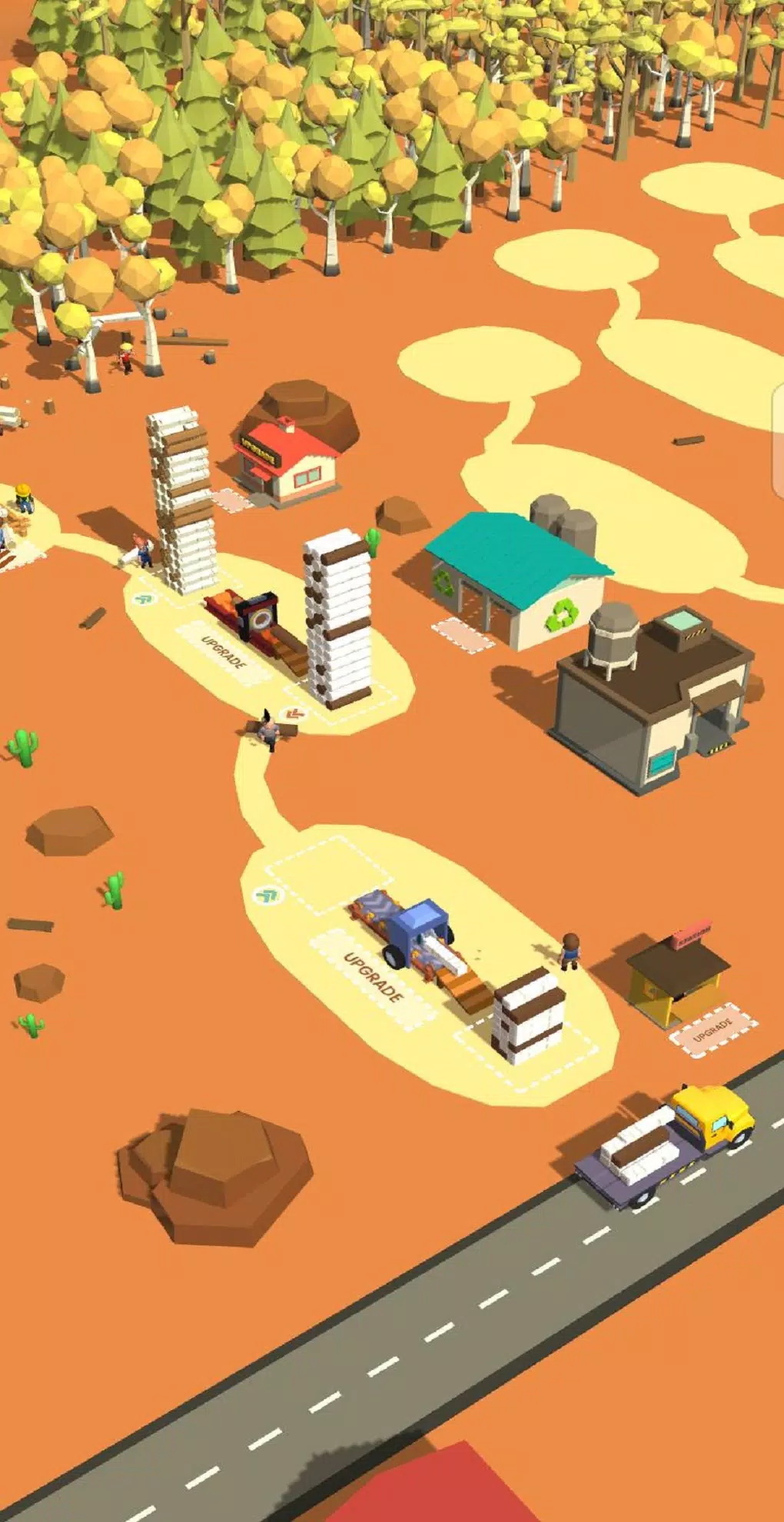Tap the UPGRADE pad beside the blue machine
The width and height of the screenshot is (784, 1522).
[x=373, y=978]
